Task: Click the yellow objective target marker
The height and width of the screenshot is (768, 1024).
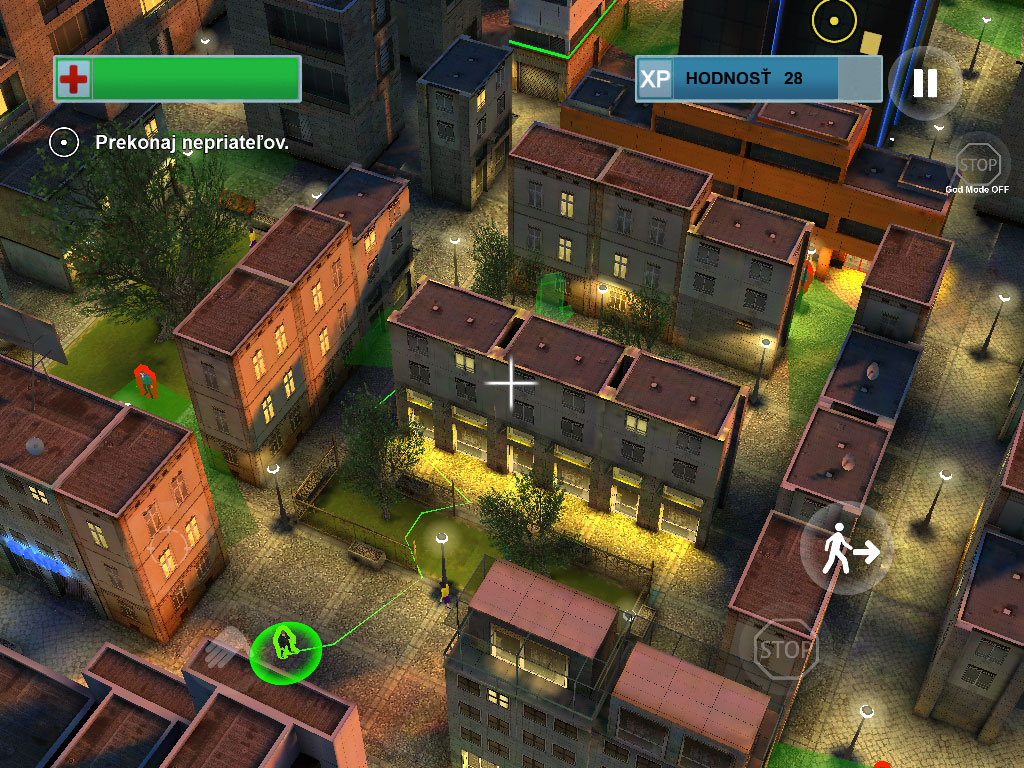Action: 833,20
